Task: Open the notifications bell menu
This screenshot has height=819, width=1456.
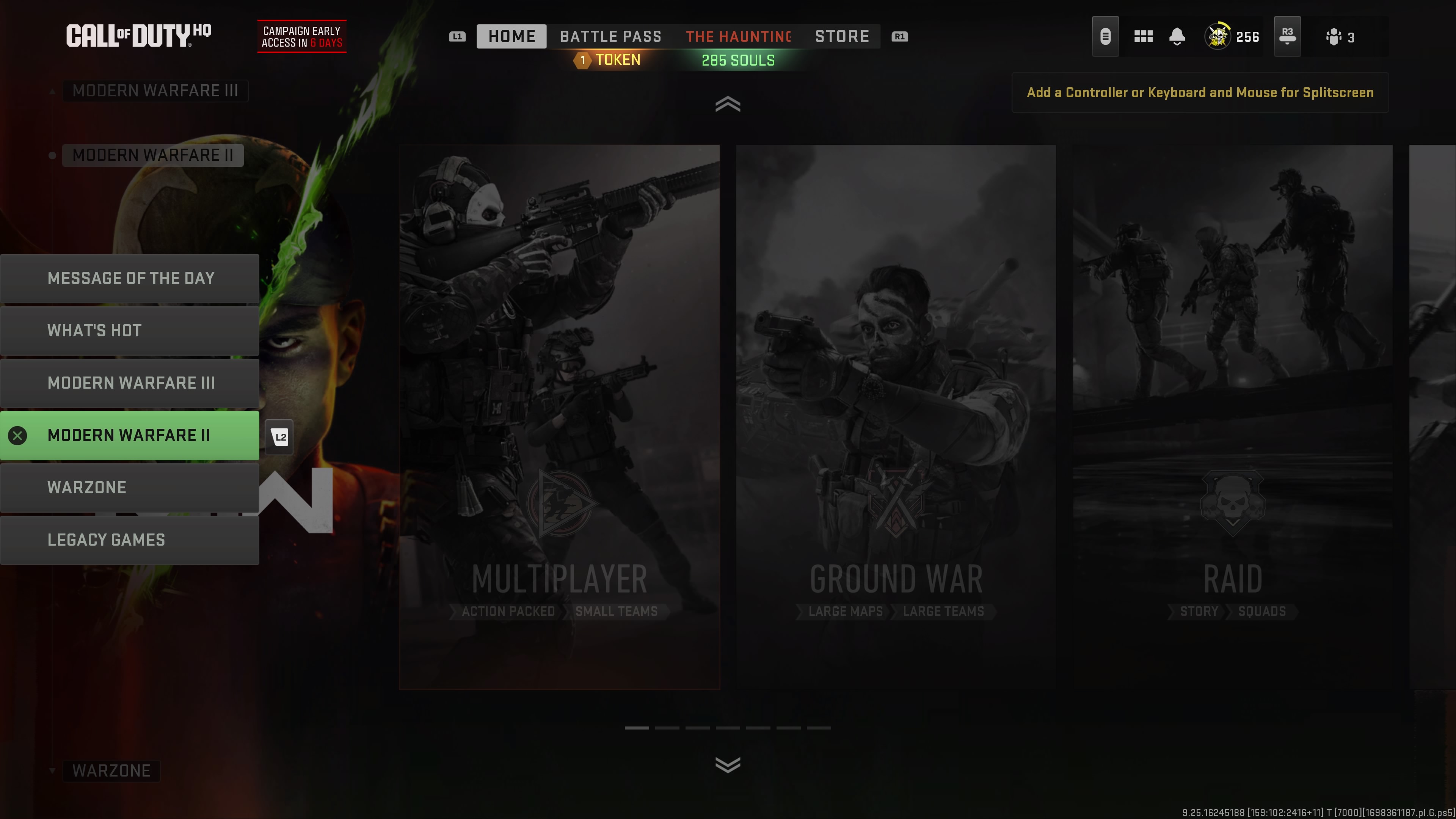Action: (x=1177, y=36)
